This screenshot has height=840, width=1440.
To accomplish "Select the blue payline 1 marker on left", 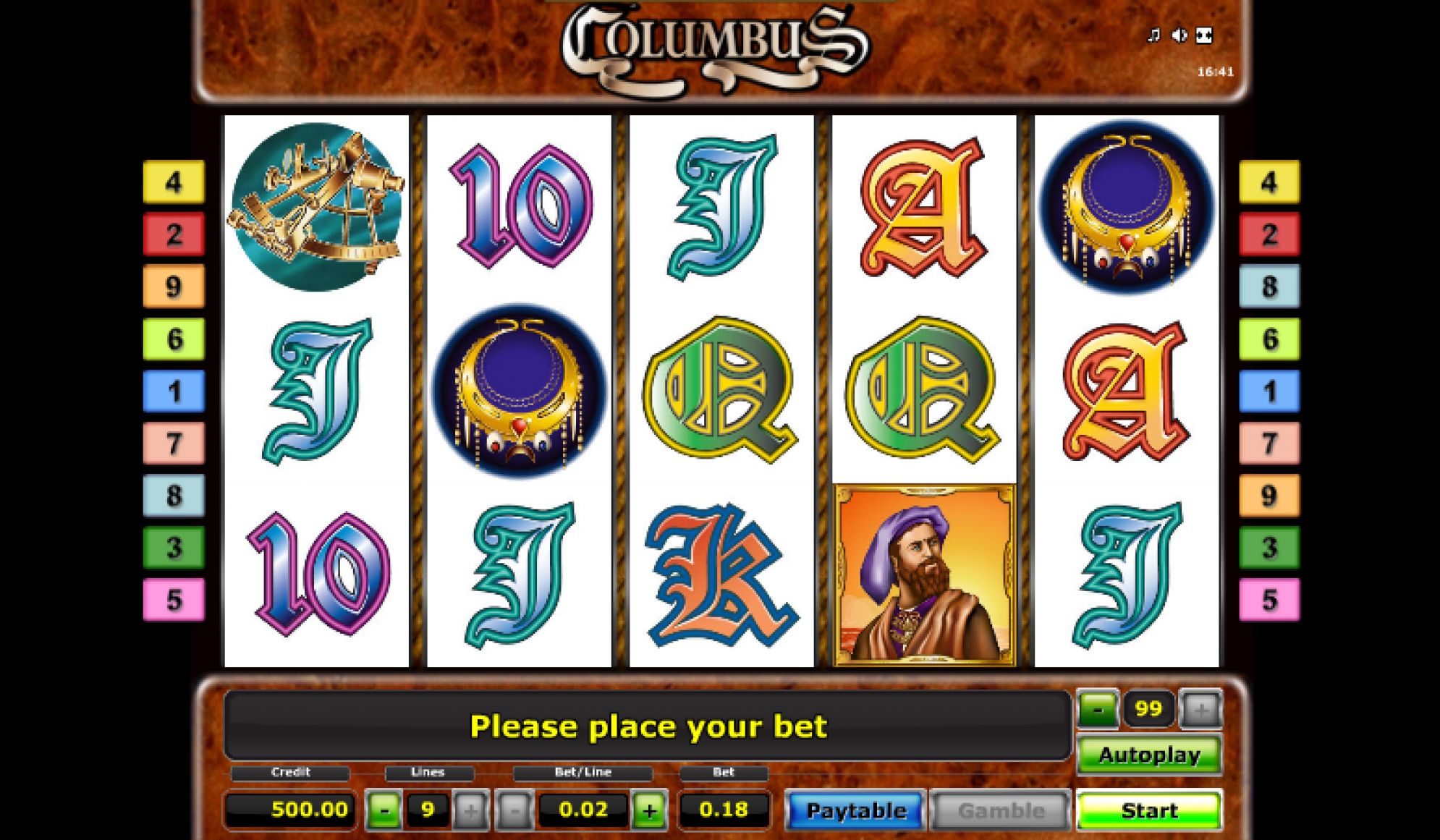I will pos(174,391).
